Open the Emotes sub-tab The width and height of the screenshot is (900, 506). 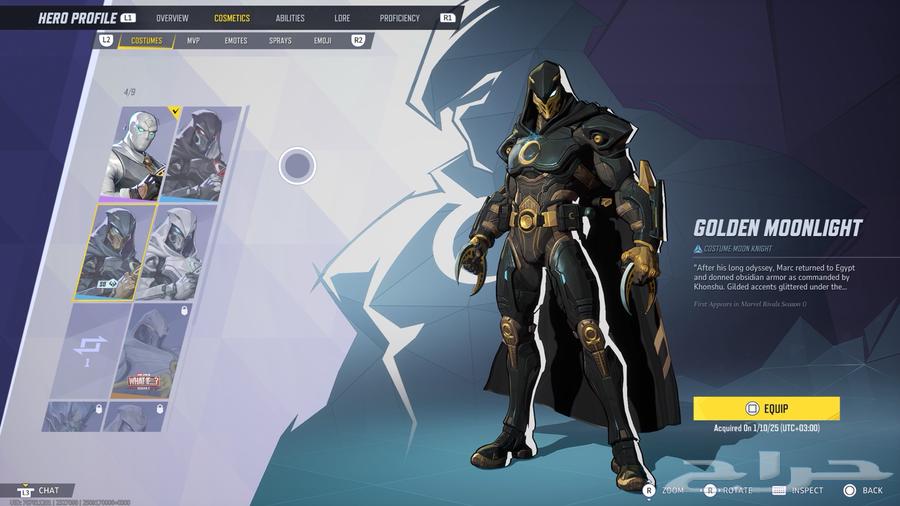click(236, 41)
